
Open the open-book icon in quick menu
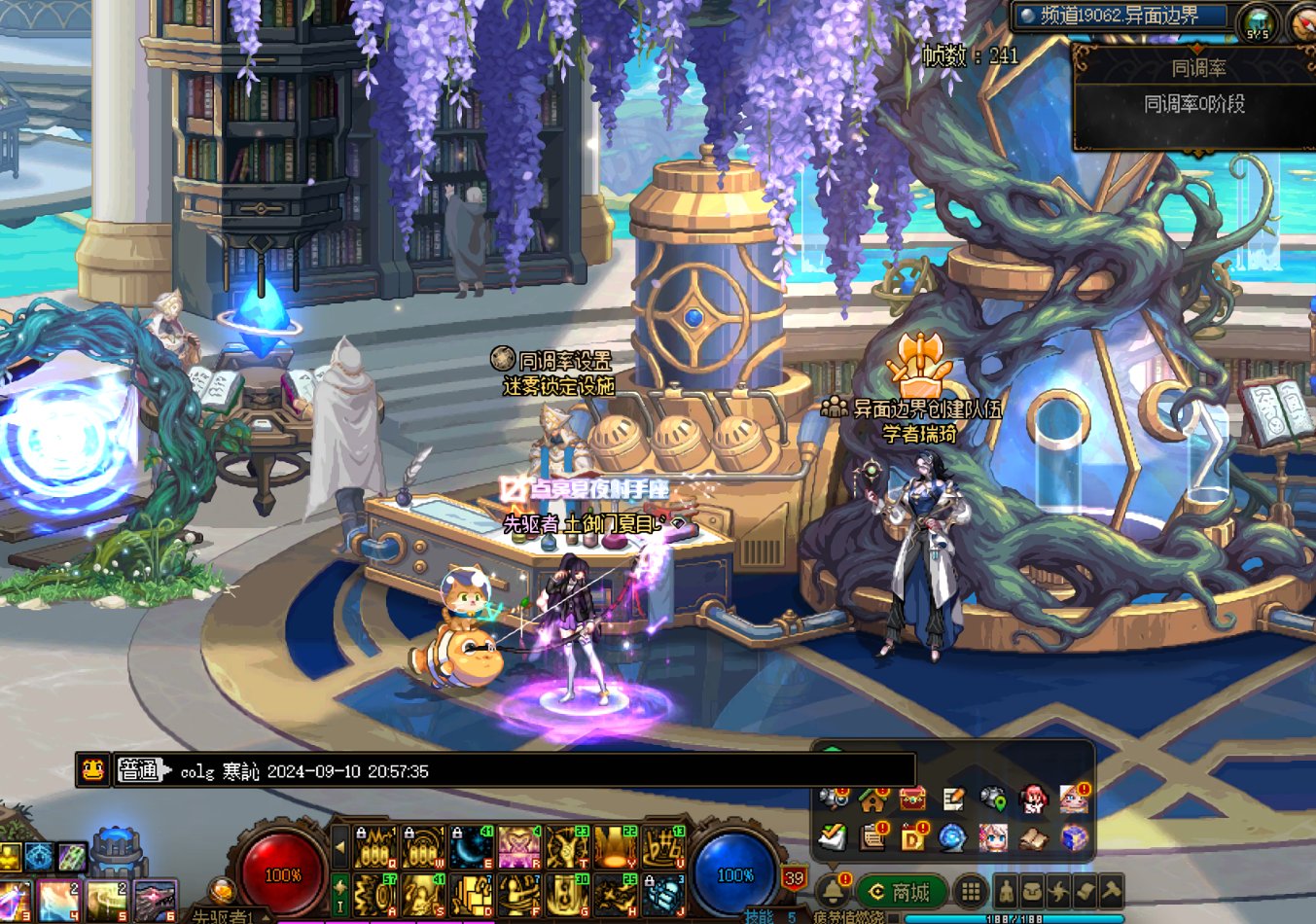1033,837
